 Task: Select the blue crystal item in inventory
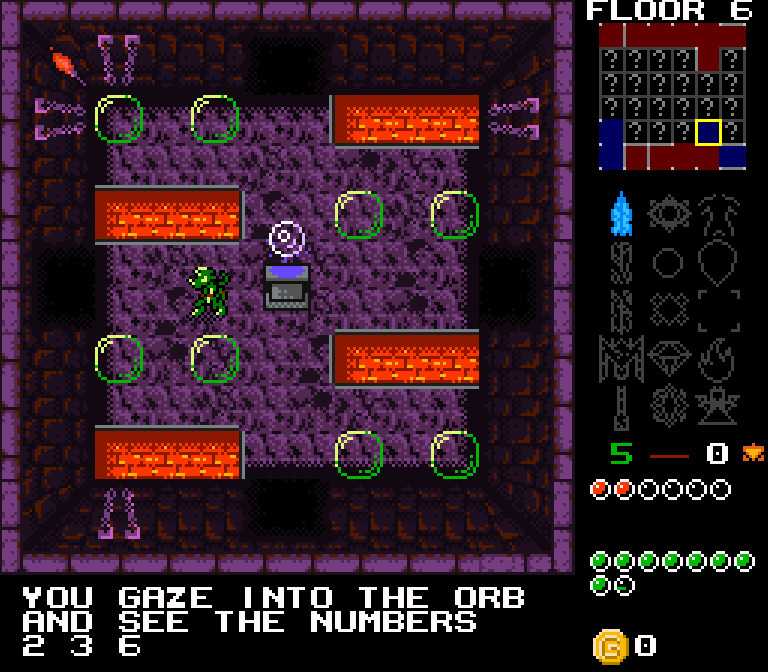coord(621,214)
